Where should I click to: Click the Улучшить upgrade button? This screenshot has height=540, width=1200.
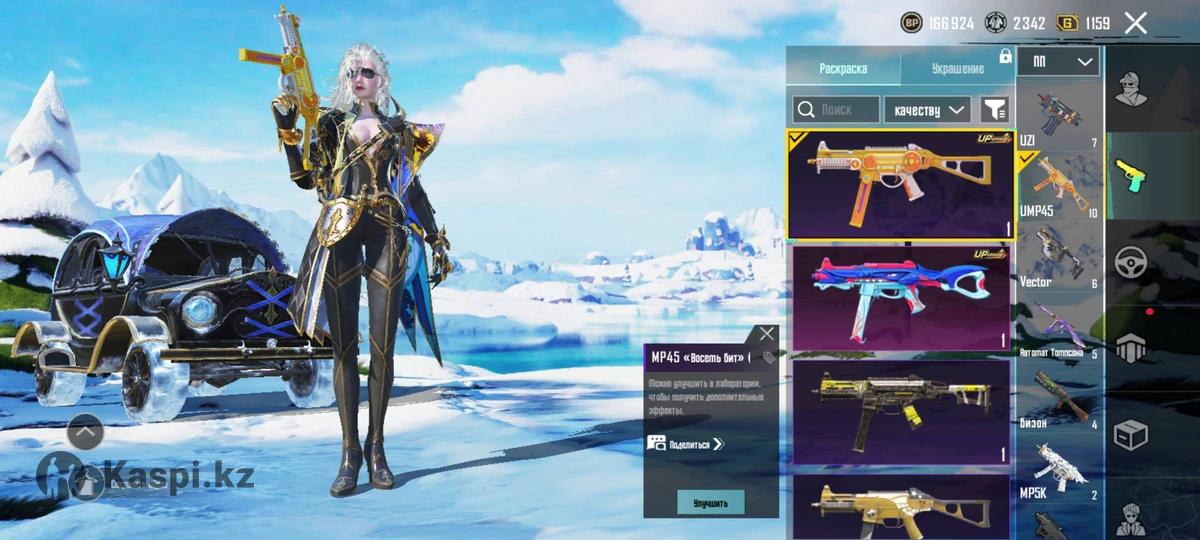coord(710,502)
